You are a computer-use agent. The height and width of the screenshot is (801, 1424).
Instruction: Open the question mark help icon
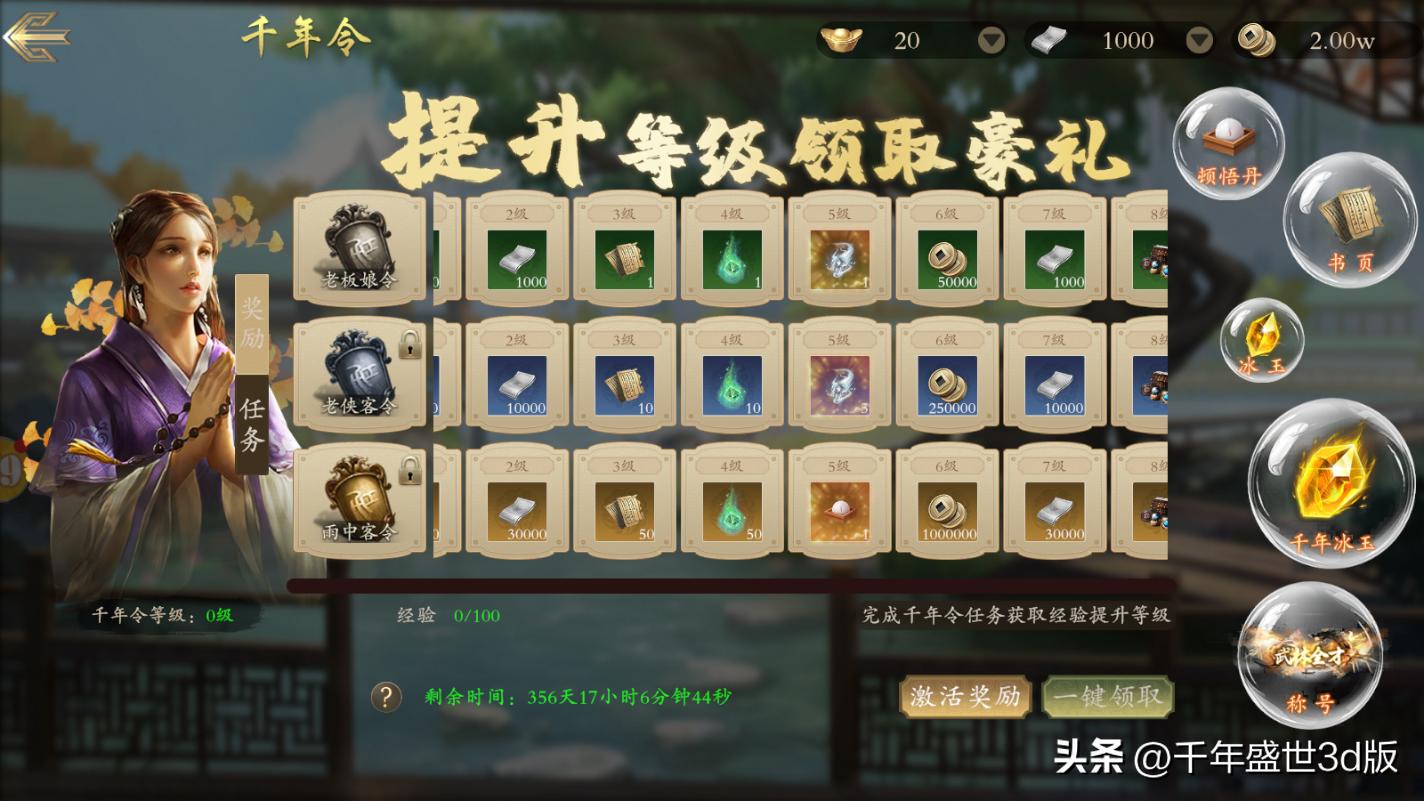(385, 697)
